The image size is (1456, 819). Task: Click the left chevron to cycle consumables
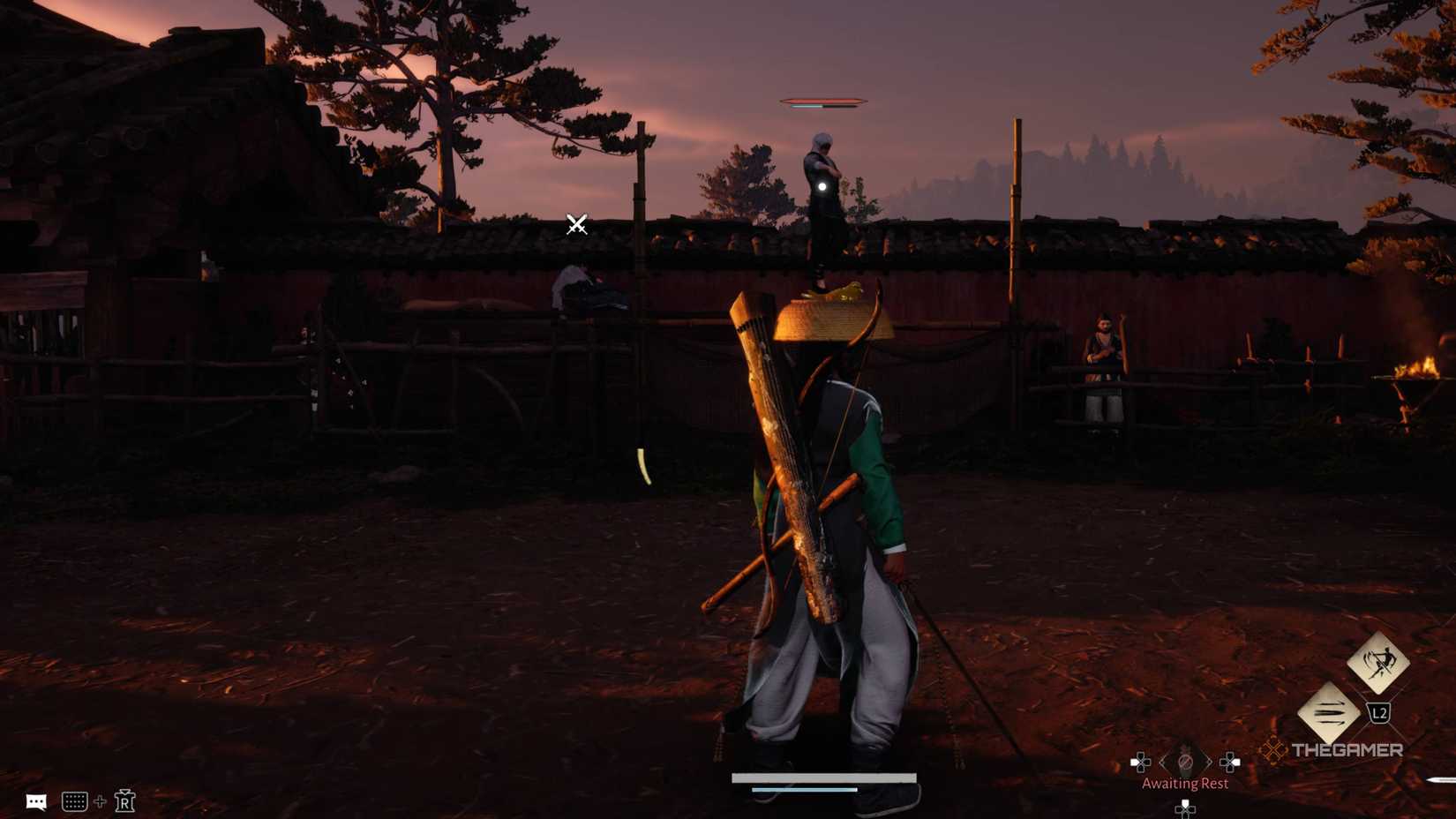coord(1162,761)
